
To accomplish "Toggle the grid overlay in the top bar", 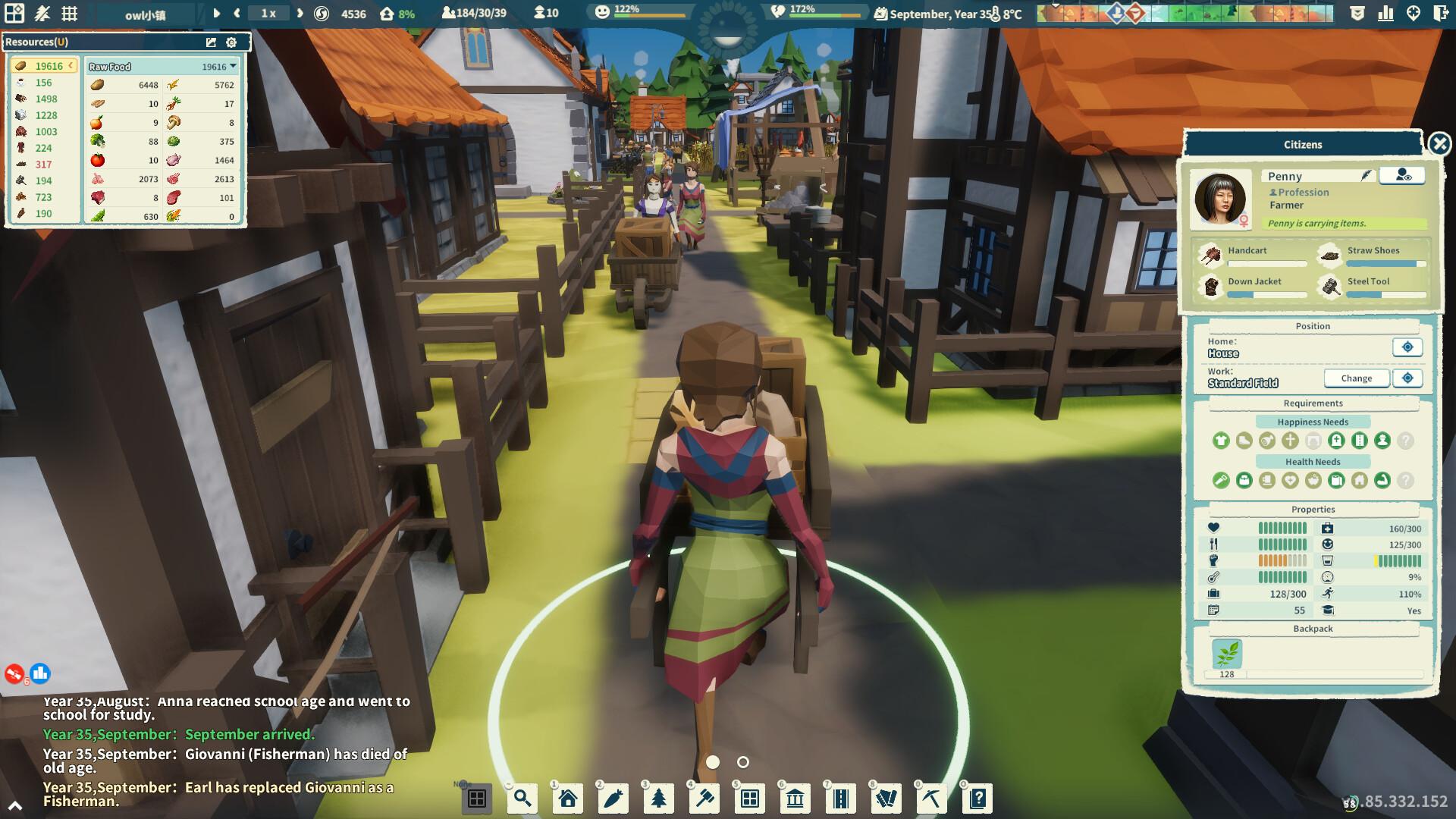I will 70,12.
